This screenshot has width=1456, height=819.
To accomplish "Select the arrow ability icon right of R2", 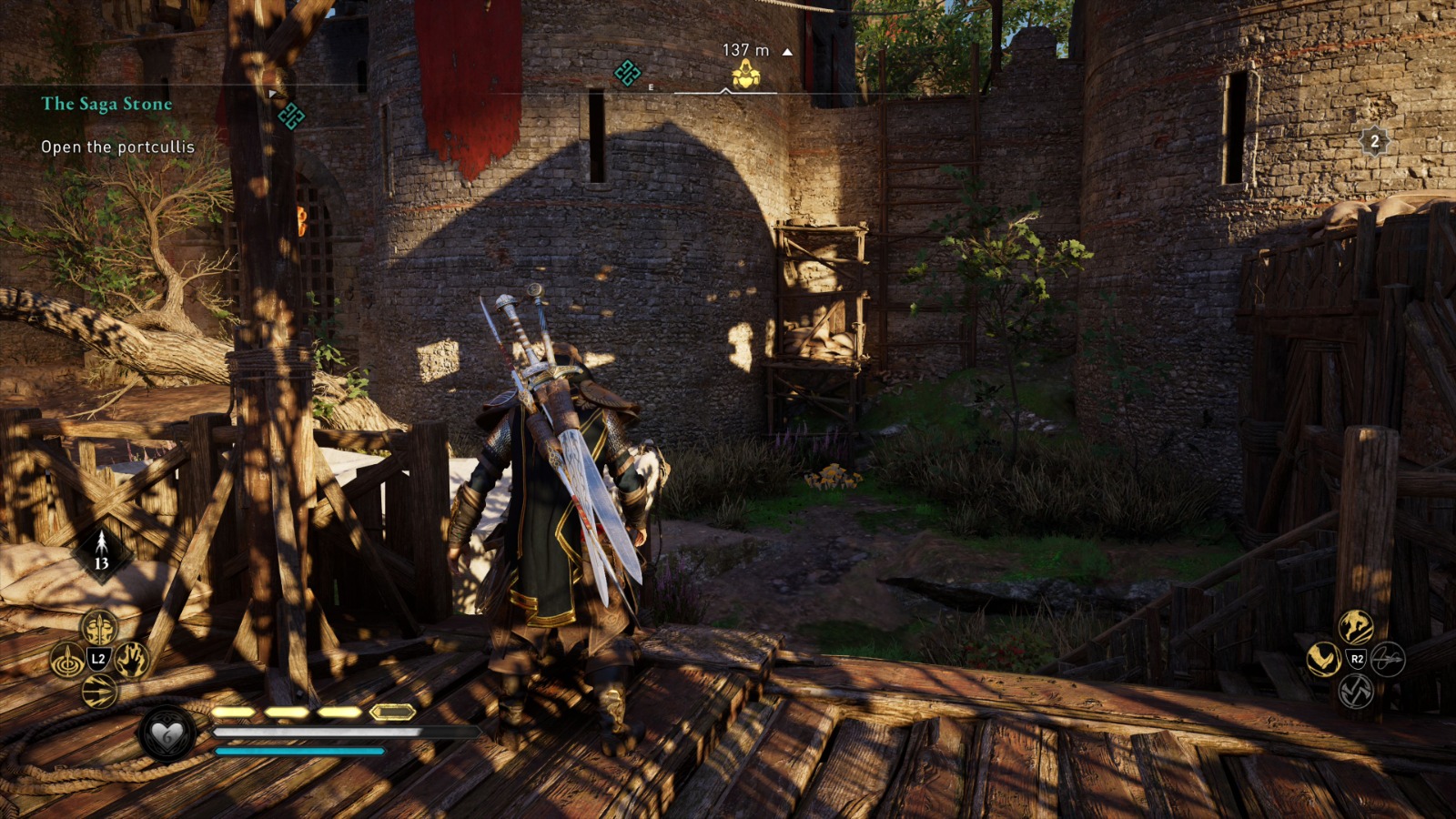I will [1389, 660].
